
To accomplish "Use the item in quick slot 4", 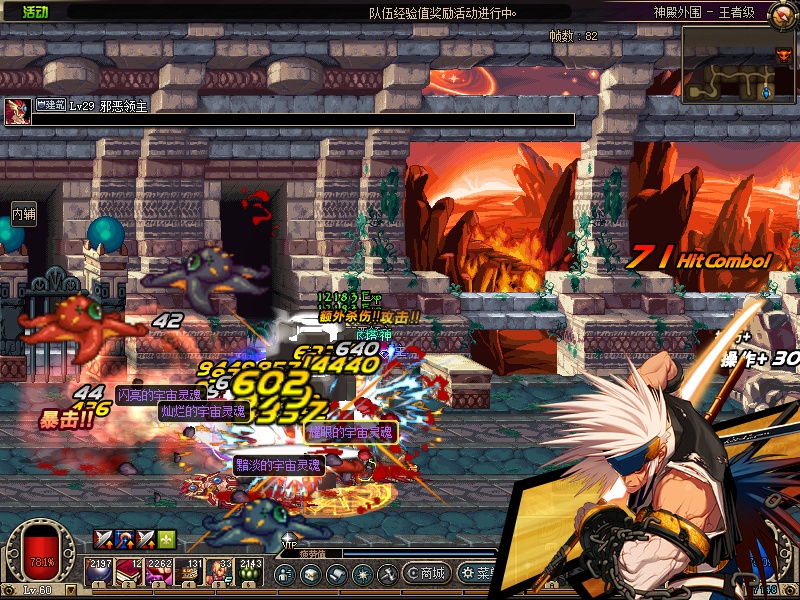I will coord(190,571).
